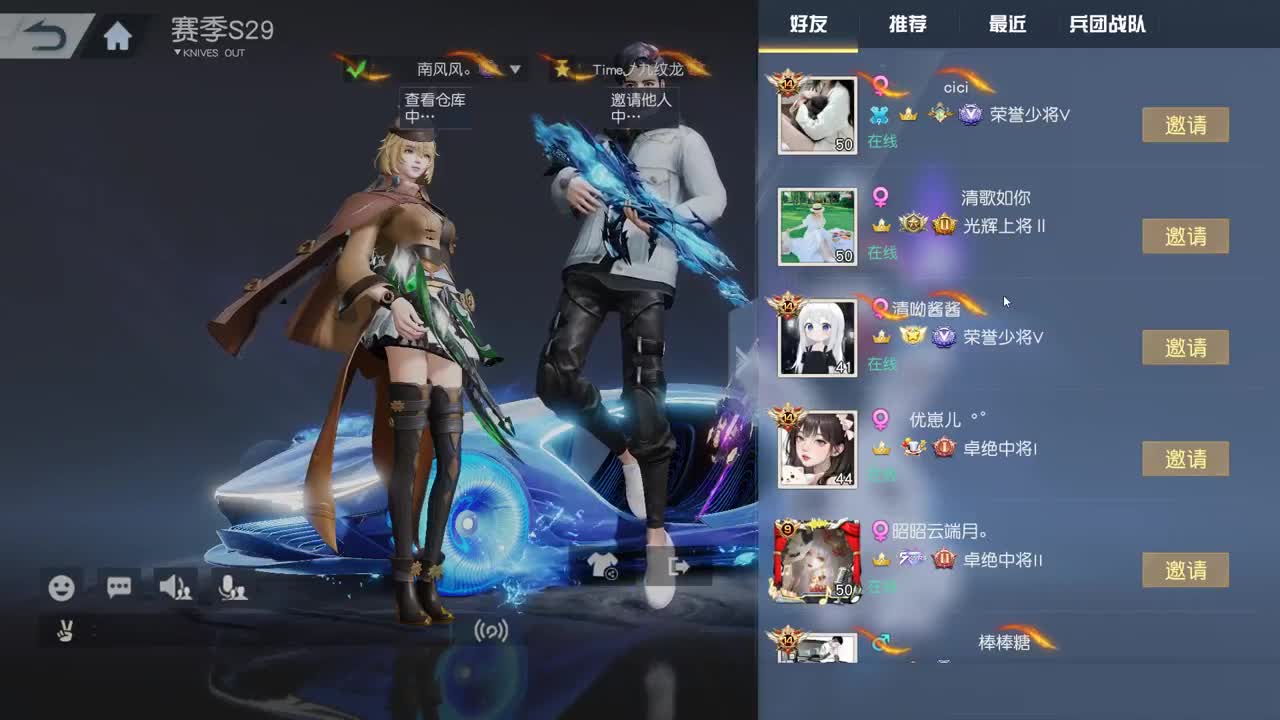Click 查看仓库 under 南风风。
The width and height of the screenshot is (1280, 720).
click(x=436, y=100)
